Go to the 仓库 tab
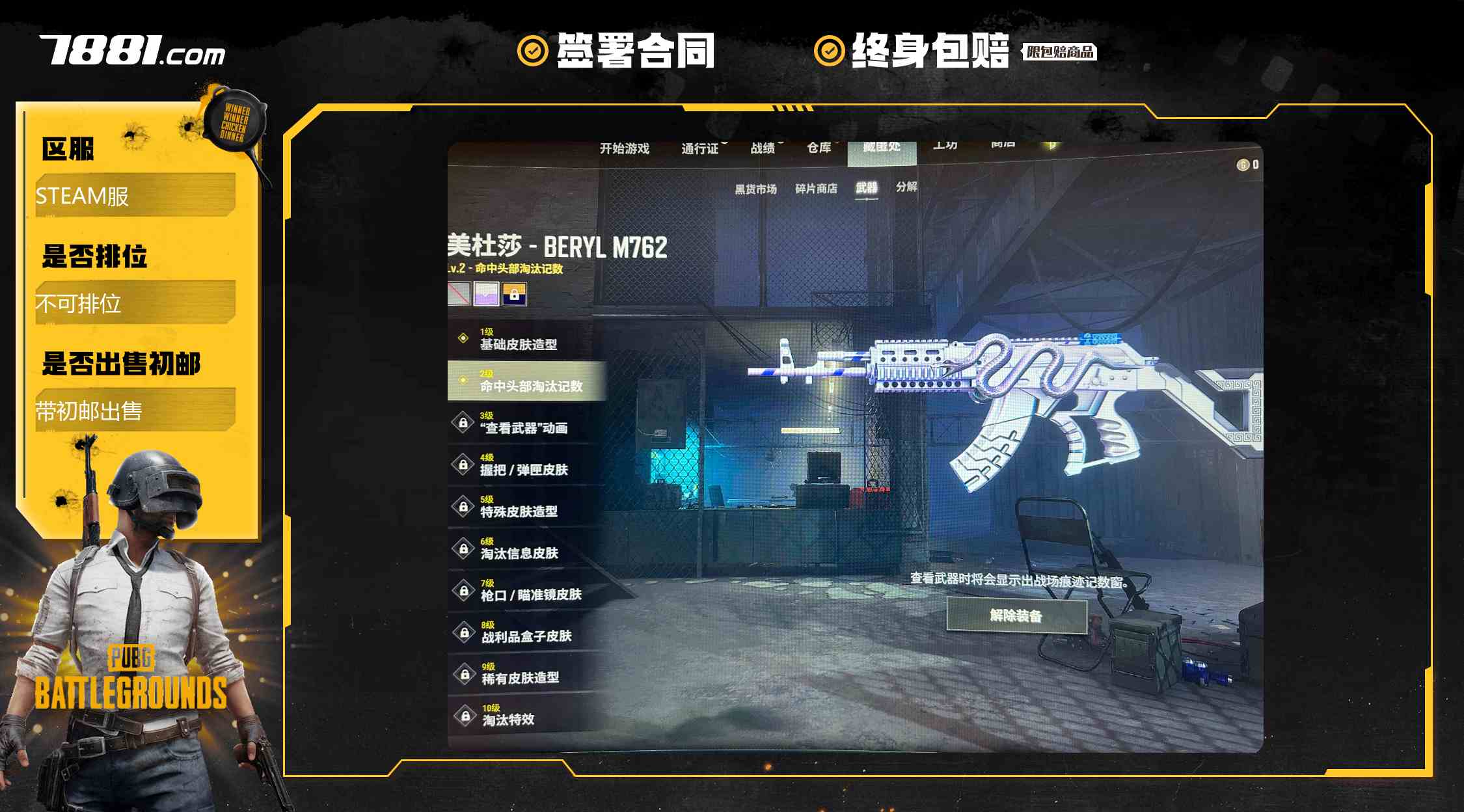The width and height of the screenshot is (1464, 812). click(819, 148)
